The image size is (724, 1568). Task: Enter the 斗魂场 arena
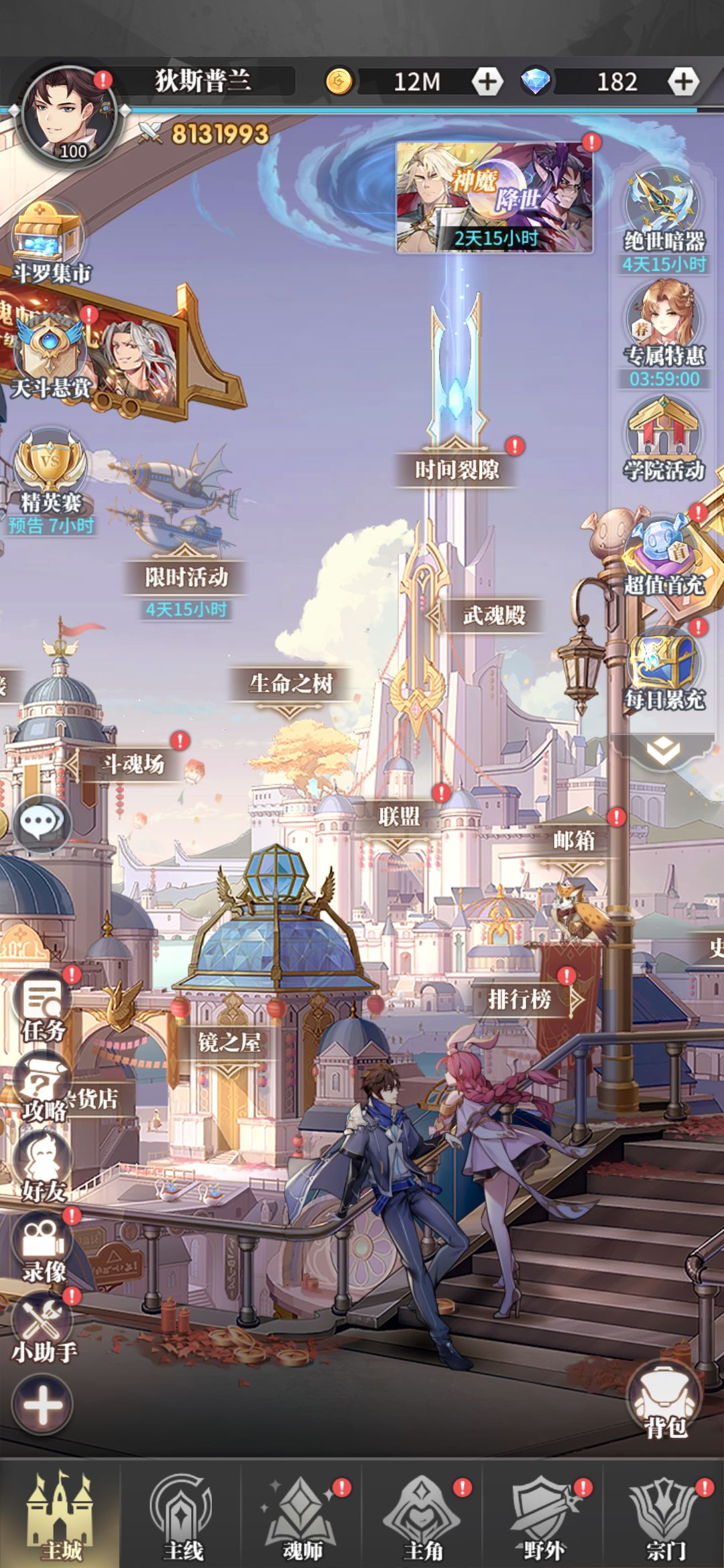[133, 764]
